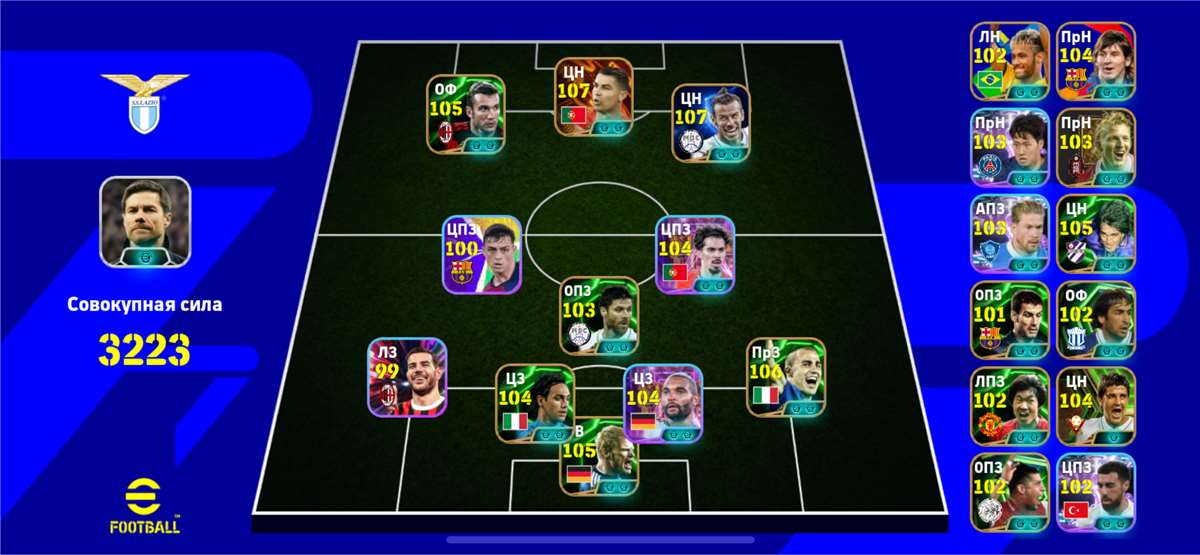
Task: Select the ЛН 102 substitute with Brazil flag
Action: tap(1009, 61)
